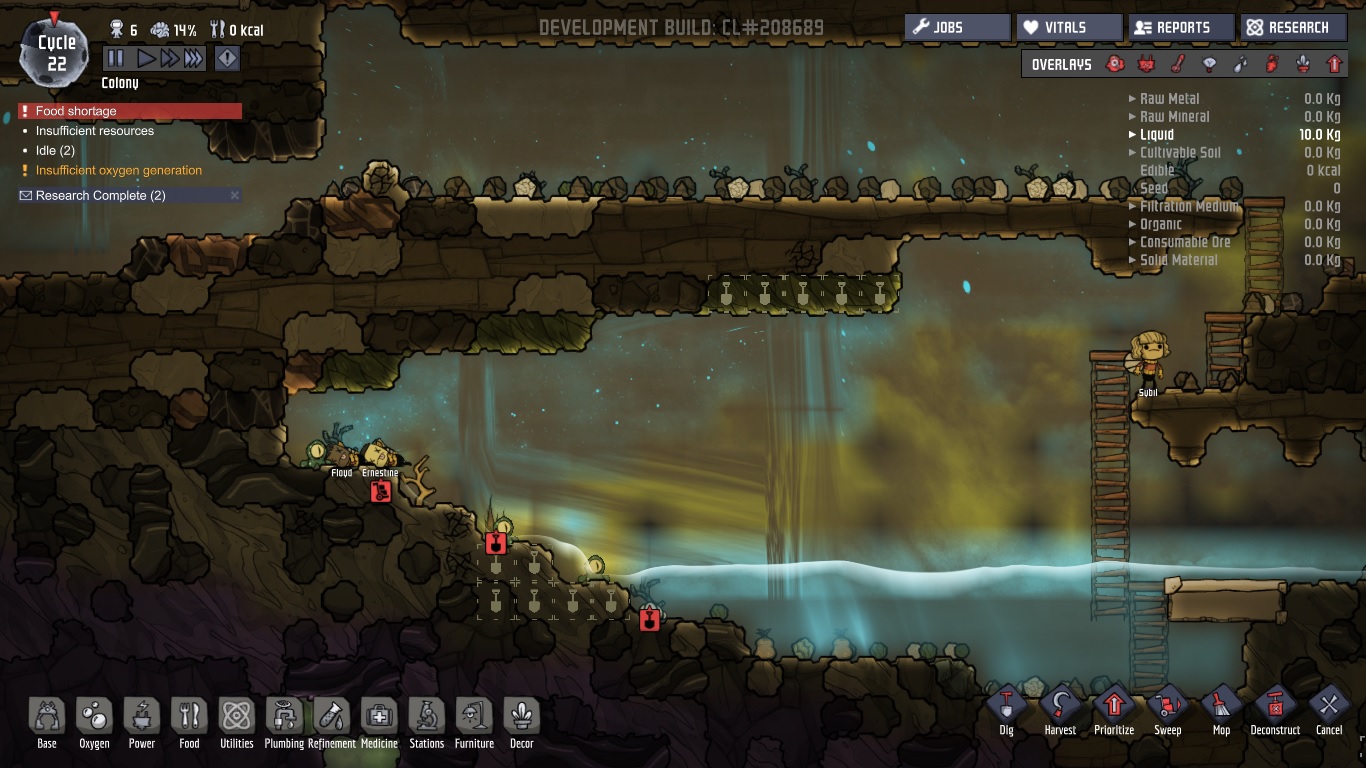The image size is (1366, 768).
Task: Open the Jobs menu
Action: click(x=957, y=27)
